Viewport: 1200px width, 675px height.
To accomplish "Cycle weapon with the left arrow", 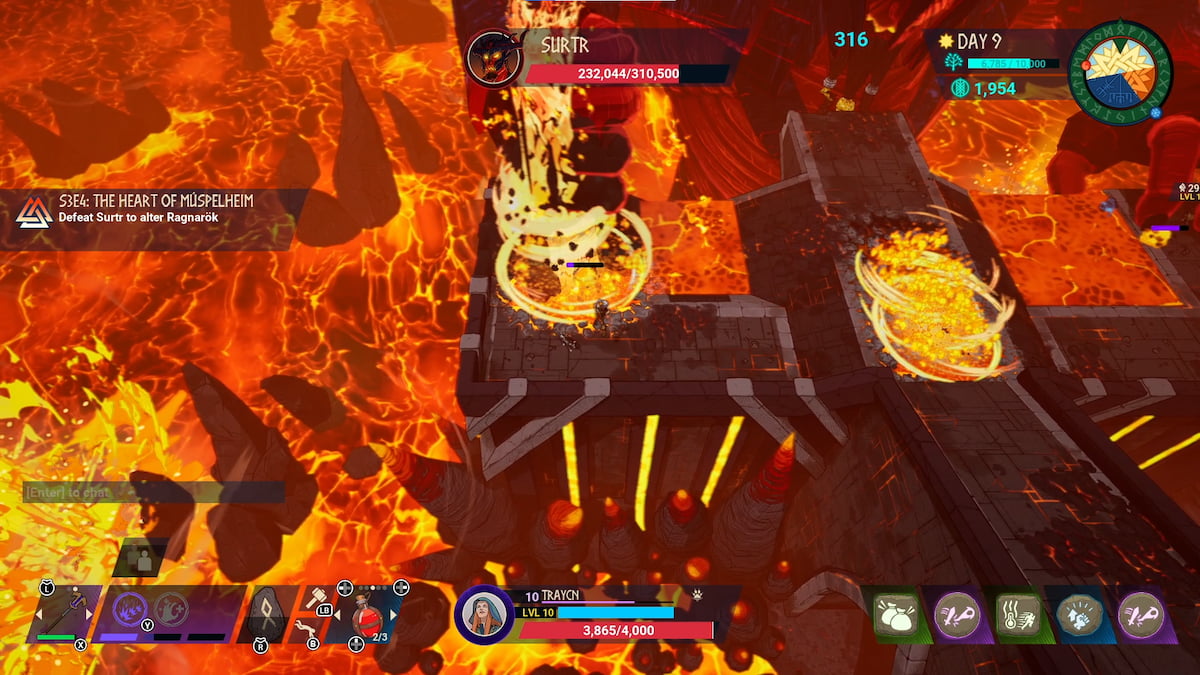I will tap(38, 614).
